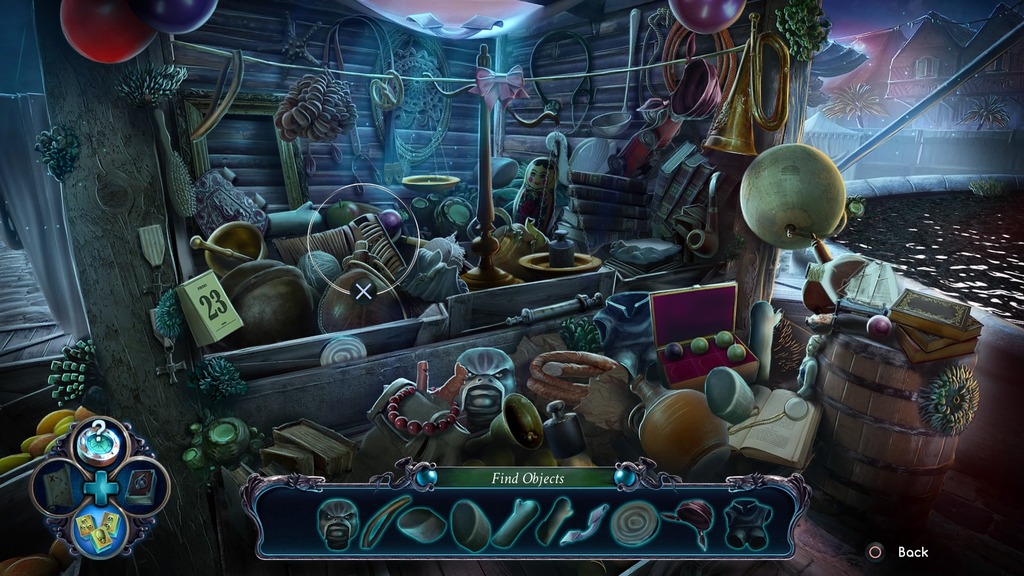Open the journal book icon
Image resolution: width=1024 pixels, height=576 pixels.
coord(141,487)
